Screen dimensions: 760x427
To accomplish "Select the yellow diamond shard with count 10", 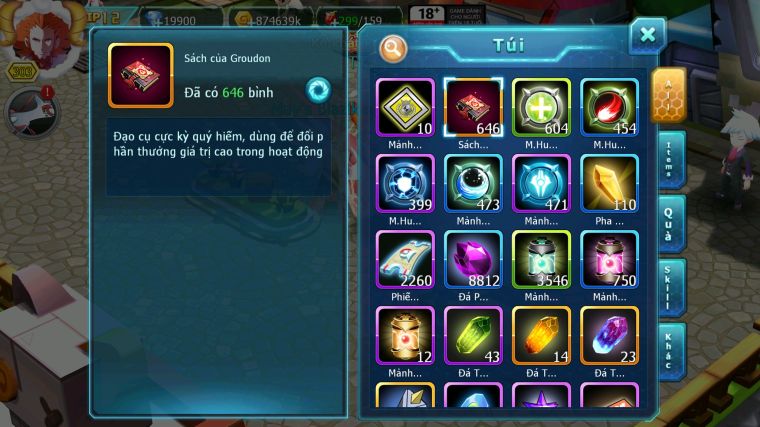I will 405,107.
